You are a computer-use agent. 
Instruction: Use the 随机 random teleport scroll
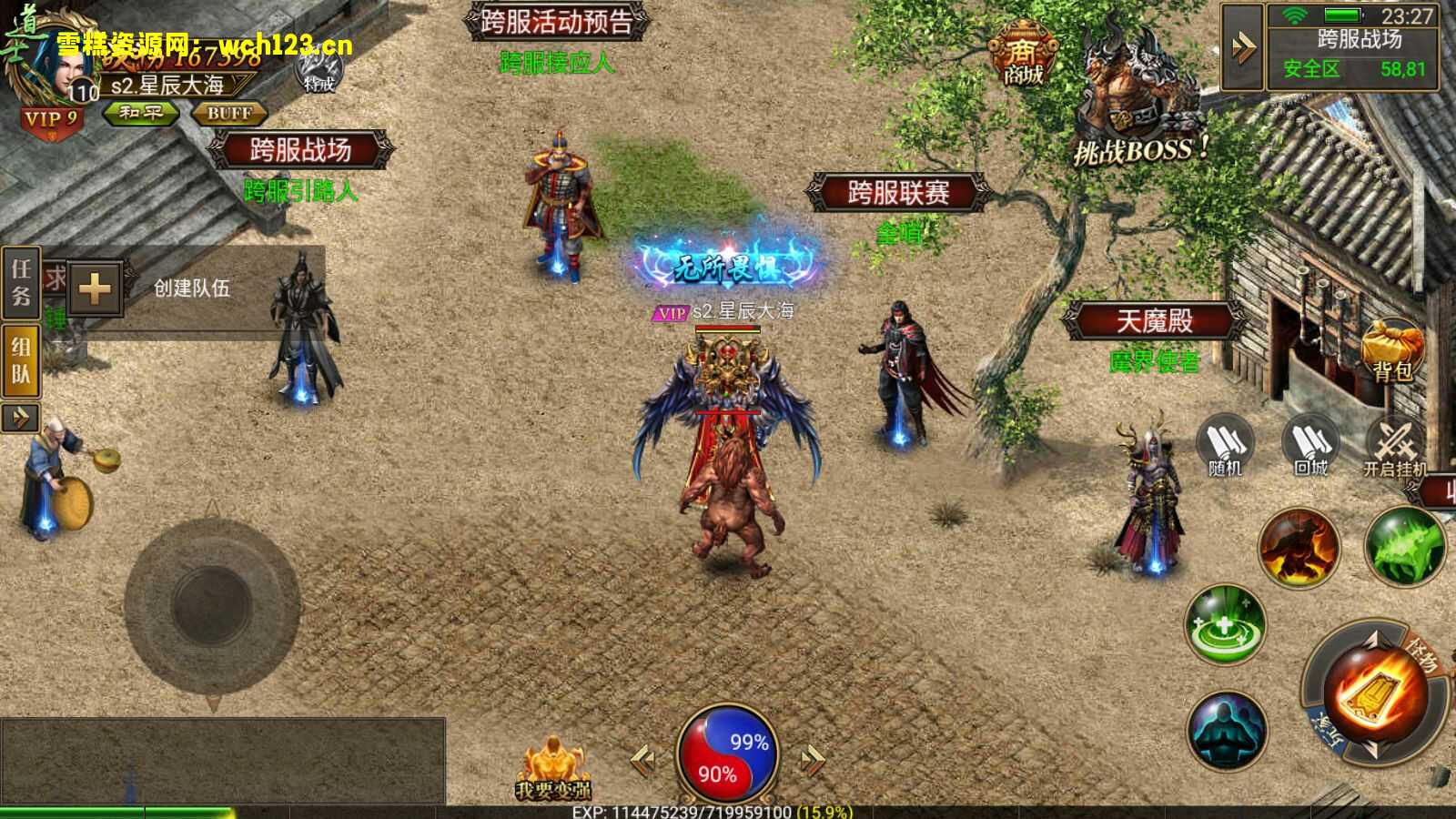coord(1225,446)
